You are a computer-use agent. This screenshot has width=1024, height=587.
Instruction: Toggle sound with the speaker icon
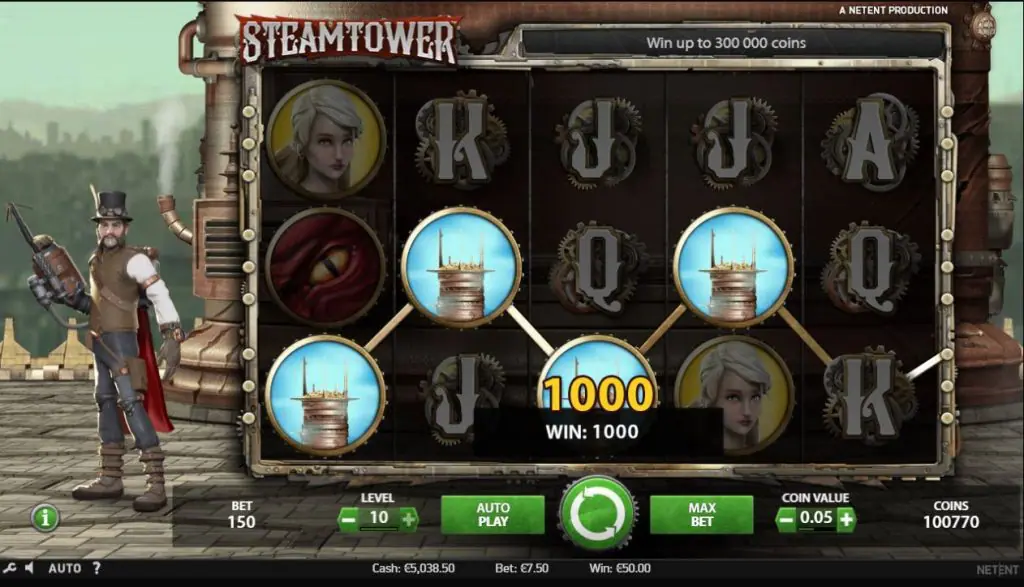29,568
